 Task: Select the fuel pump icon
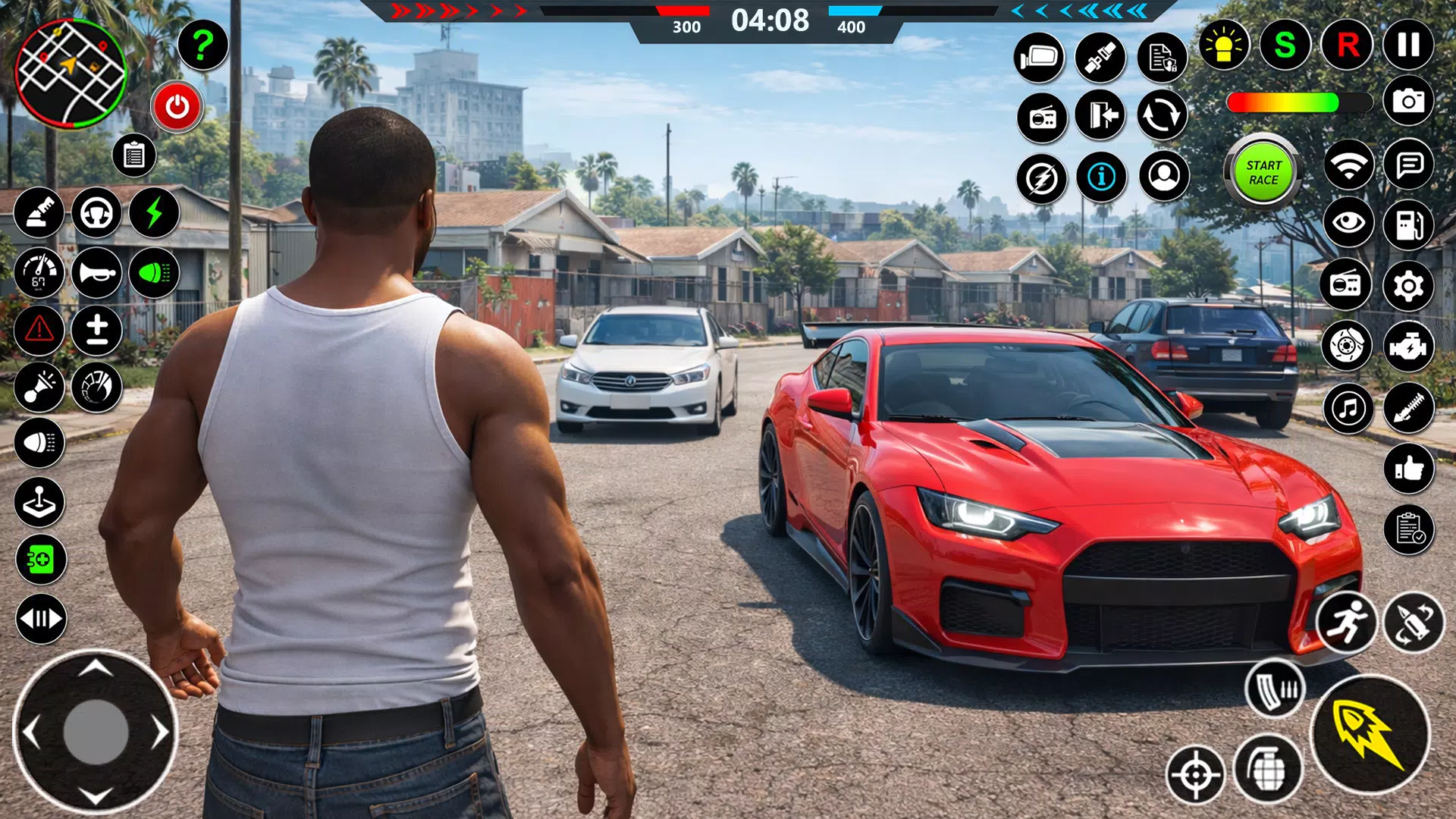click(1408, 224)
